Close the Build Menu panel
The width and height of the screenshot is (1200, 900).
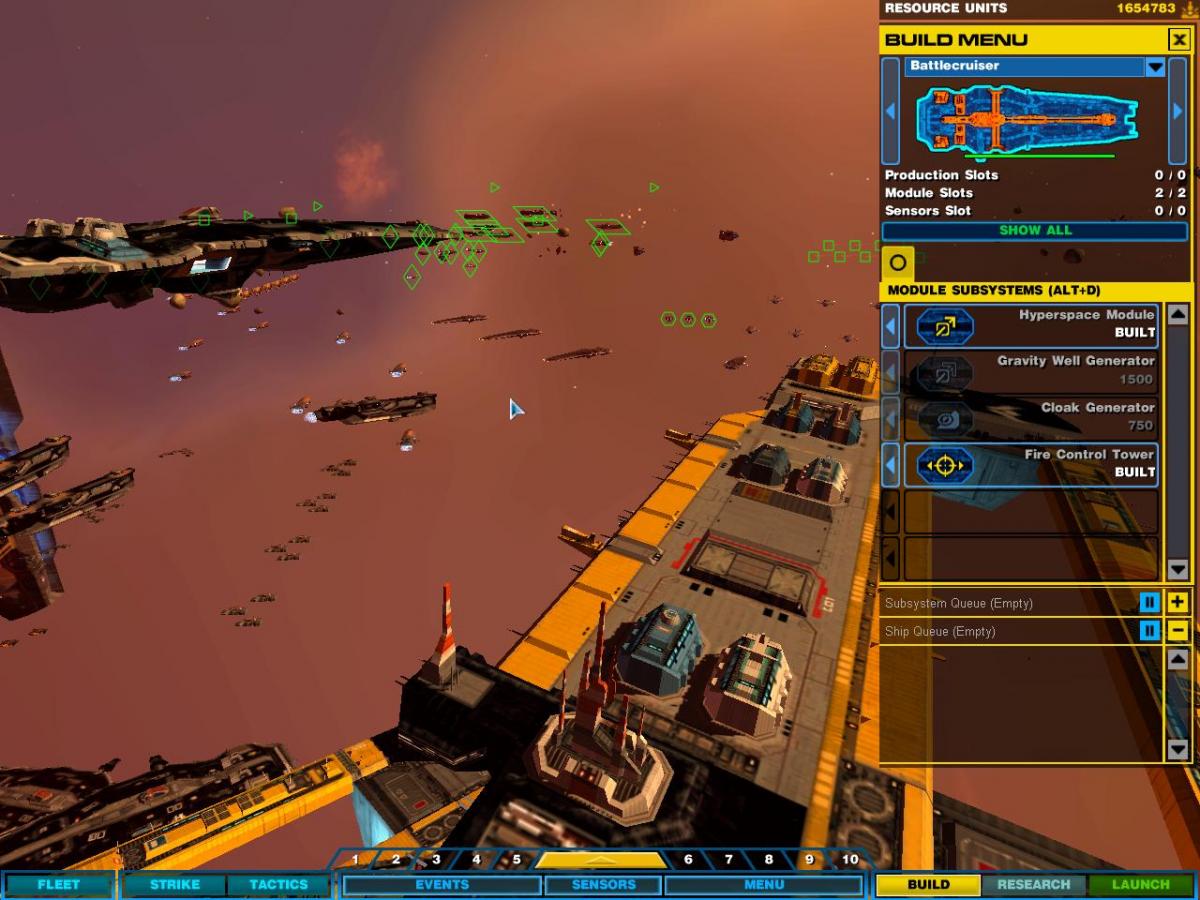[x=1179, y=40]
